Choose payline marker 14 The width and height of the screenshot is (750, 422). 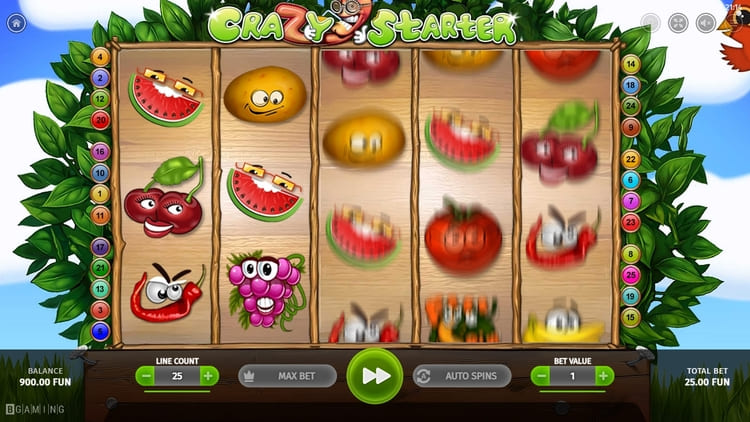click(x=630, y=64)
